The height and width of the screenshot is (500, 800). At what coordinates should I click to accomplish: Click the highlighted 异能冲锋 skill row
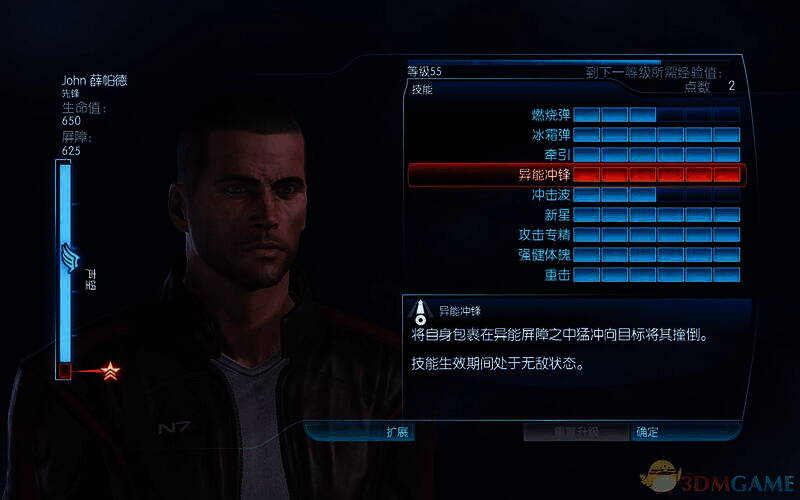(x=575, y=175)
